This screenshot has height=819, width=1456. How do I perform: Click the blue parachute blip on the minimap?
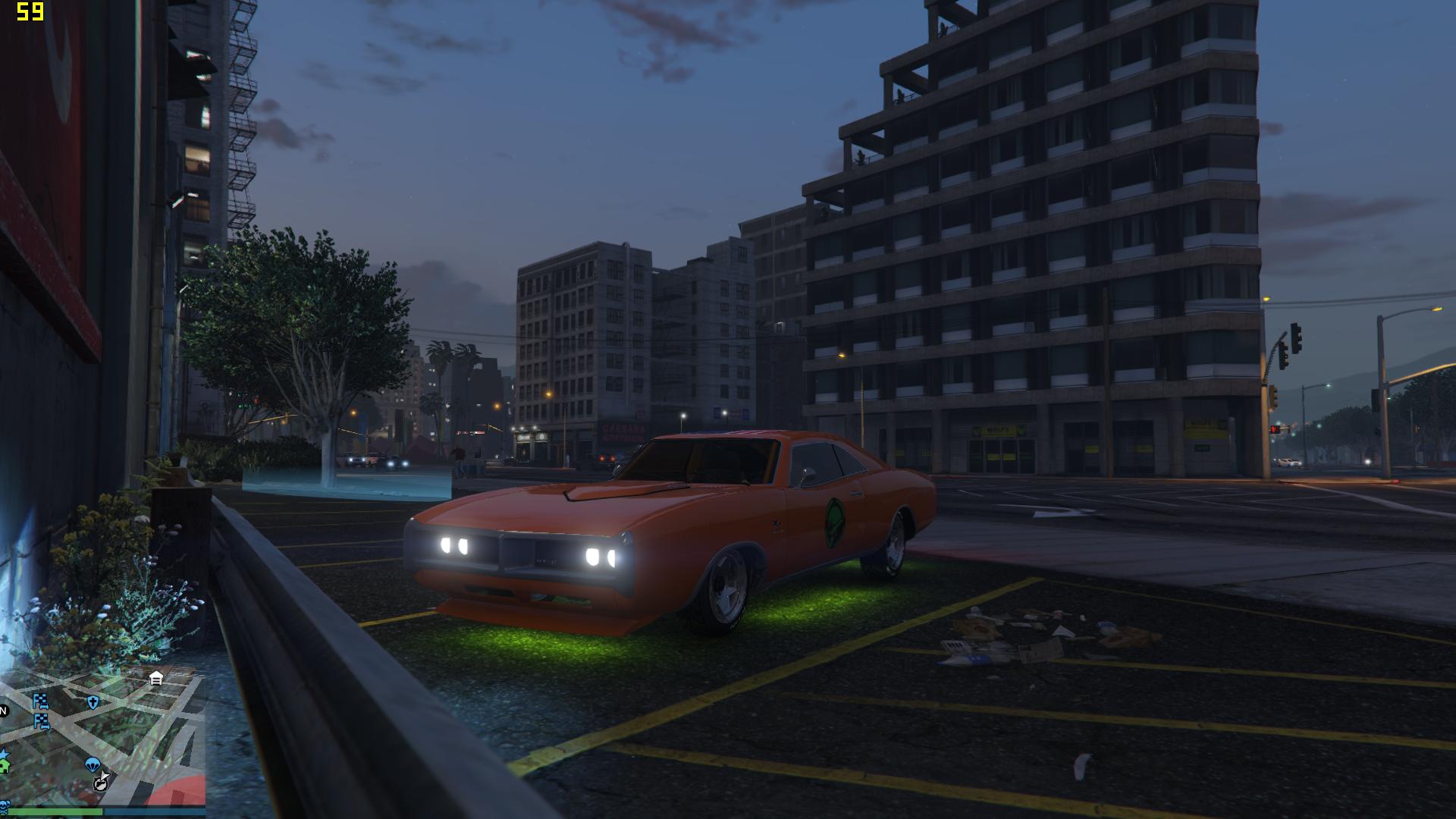pyautogui.click(x=93, y=764)
